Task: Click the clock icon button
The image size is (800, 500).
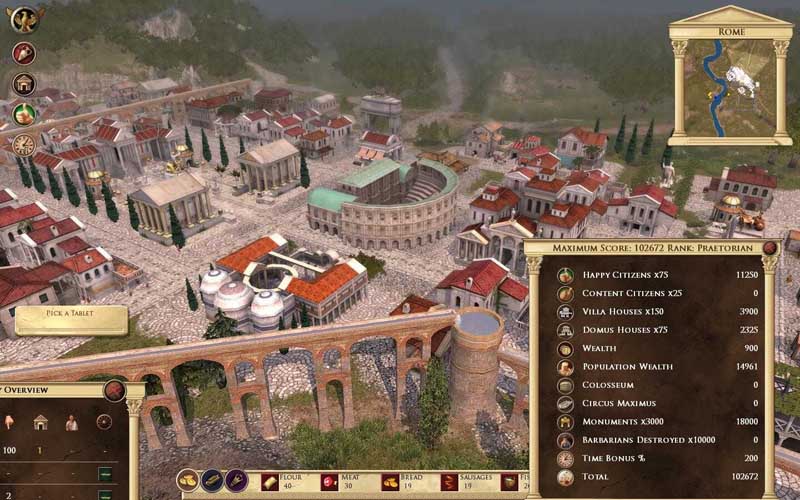Action: coord(24,145)
